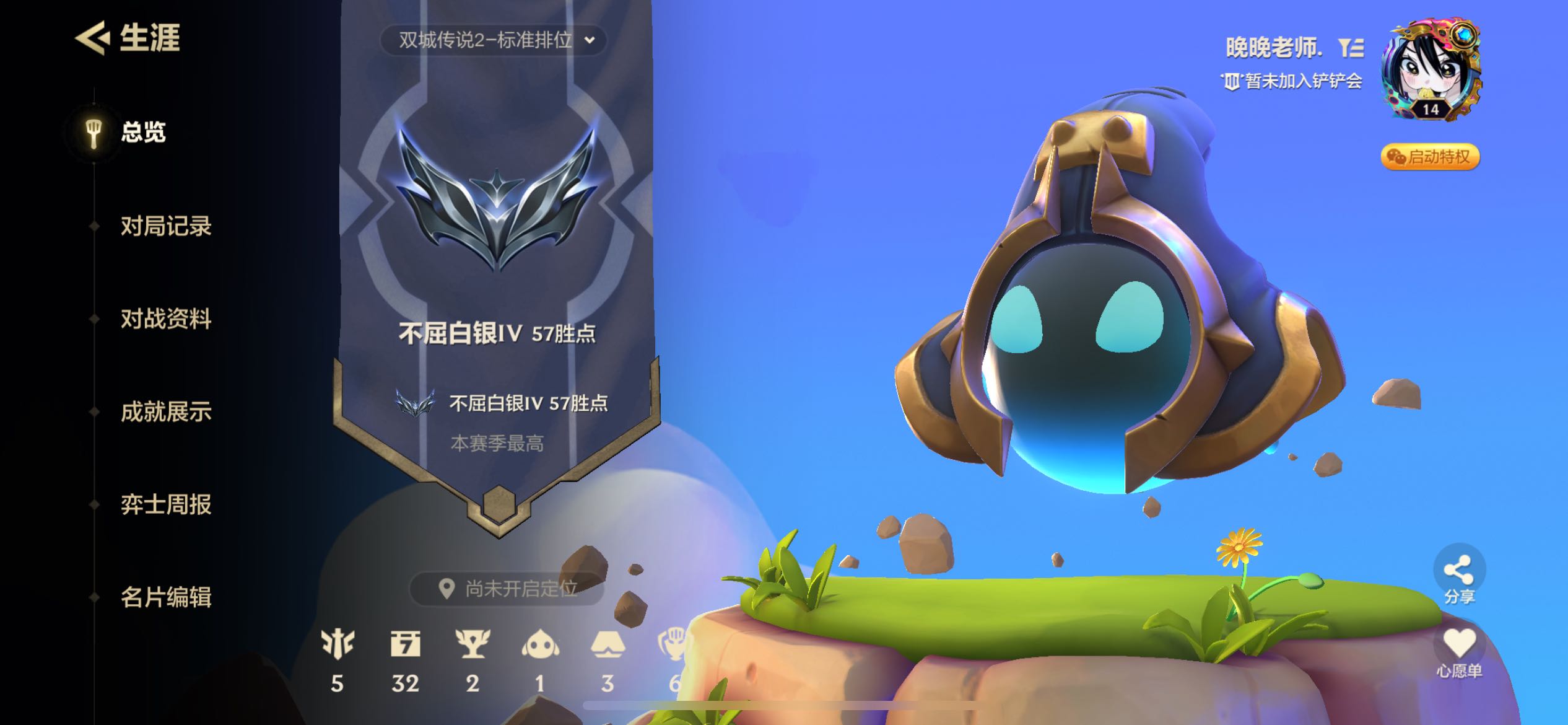Open 对局记录 match history
The width and height of the screenshot is (1568, 725).
pos(165,226)
